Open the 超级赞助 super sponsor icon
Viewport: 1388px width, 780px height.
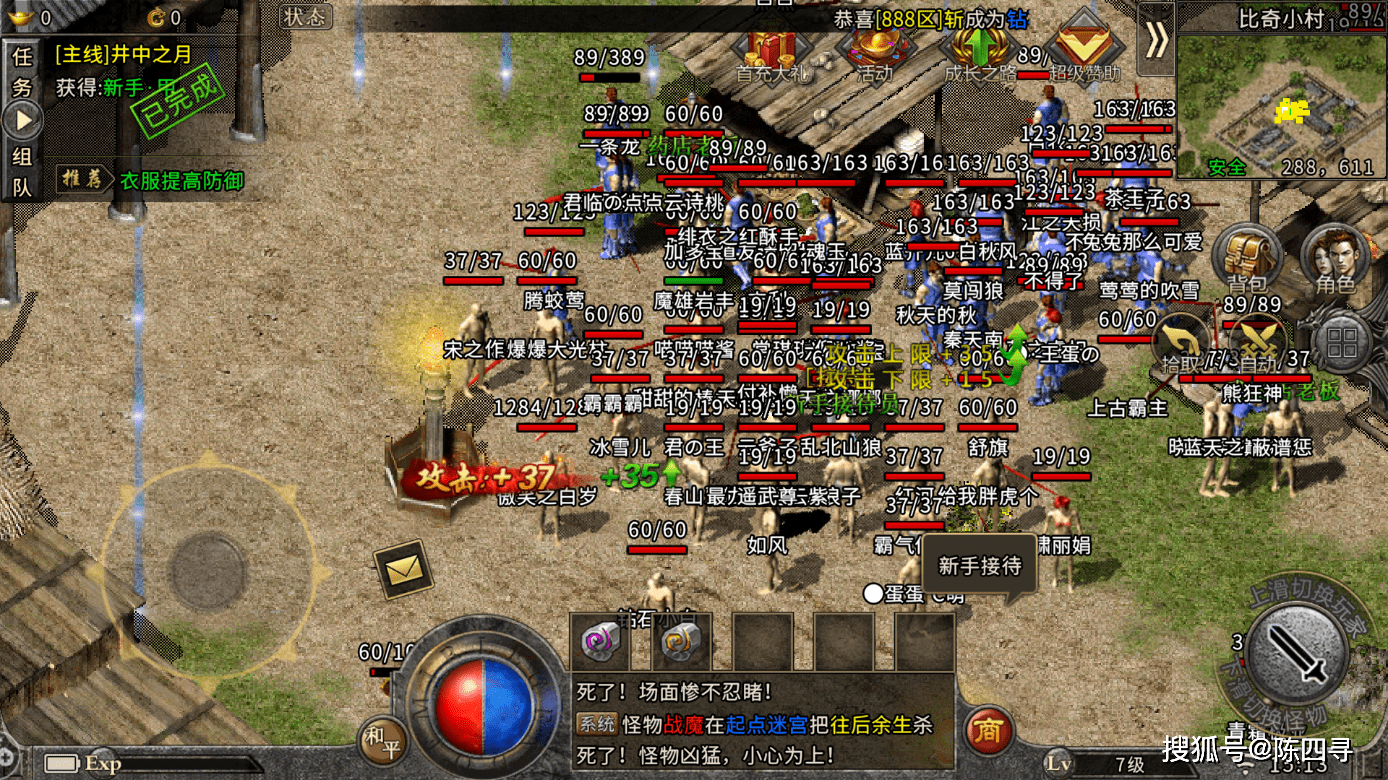[1083, 53]
